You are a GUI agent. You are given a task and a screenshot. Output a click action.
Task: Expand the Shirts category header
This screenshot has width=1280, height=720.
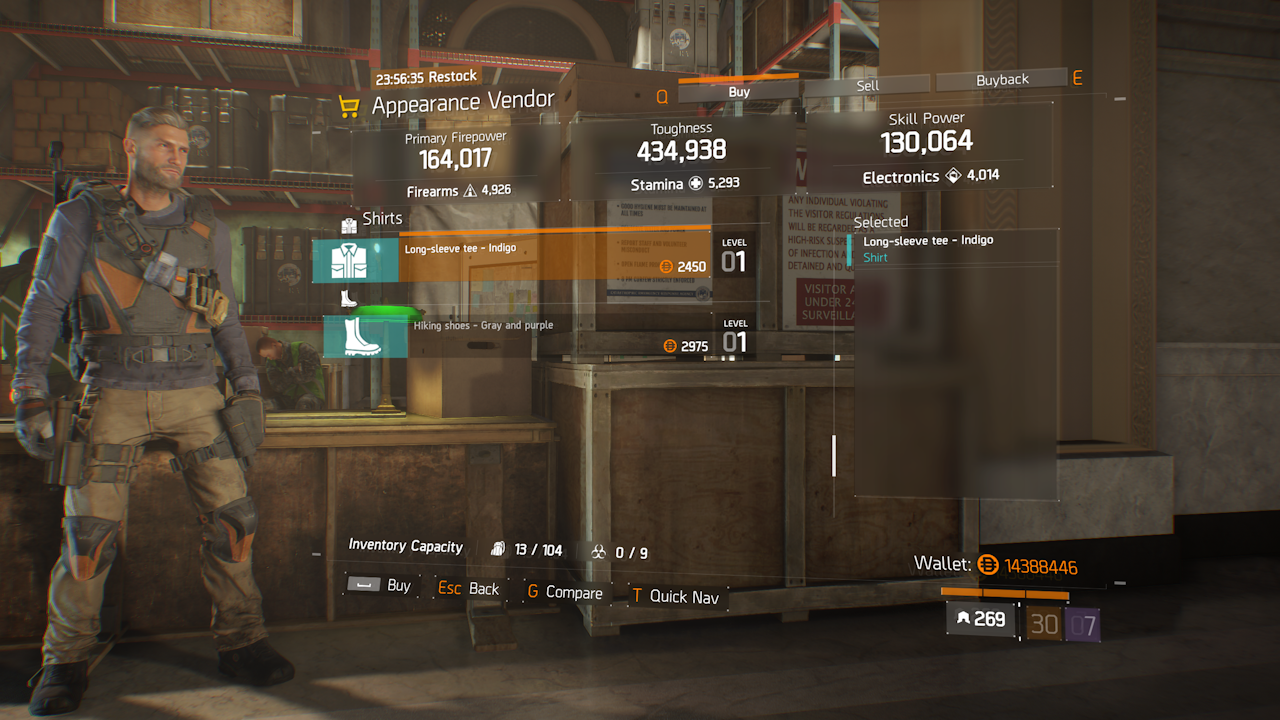tap(372, 219)
